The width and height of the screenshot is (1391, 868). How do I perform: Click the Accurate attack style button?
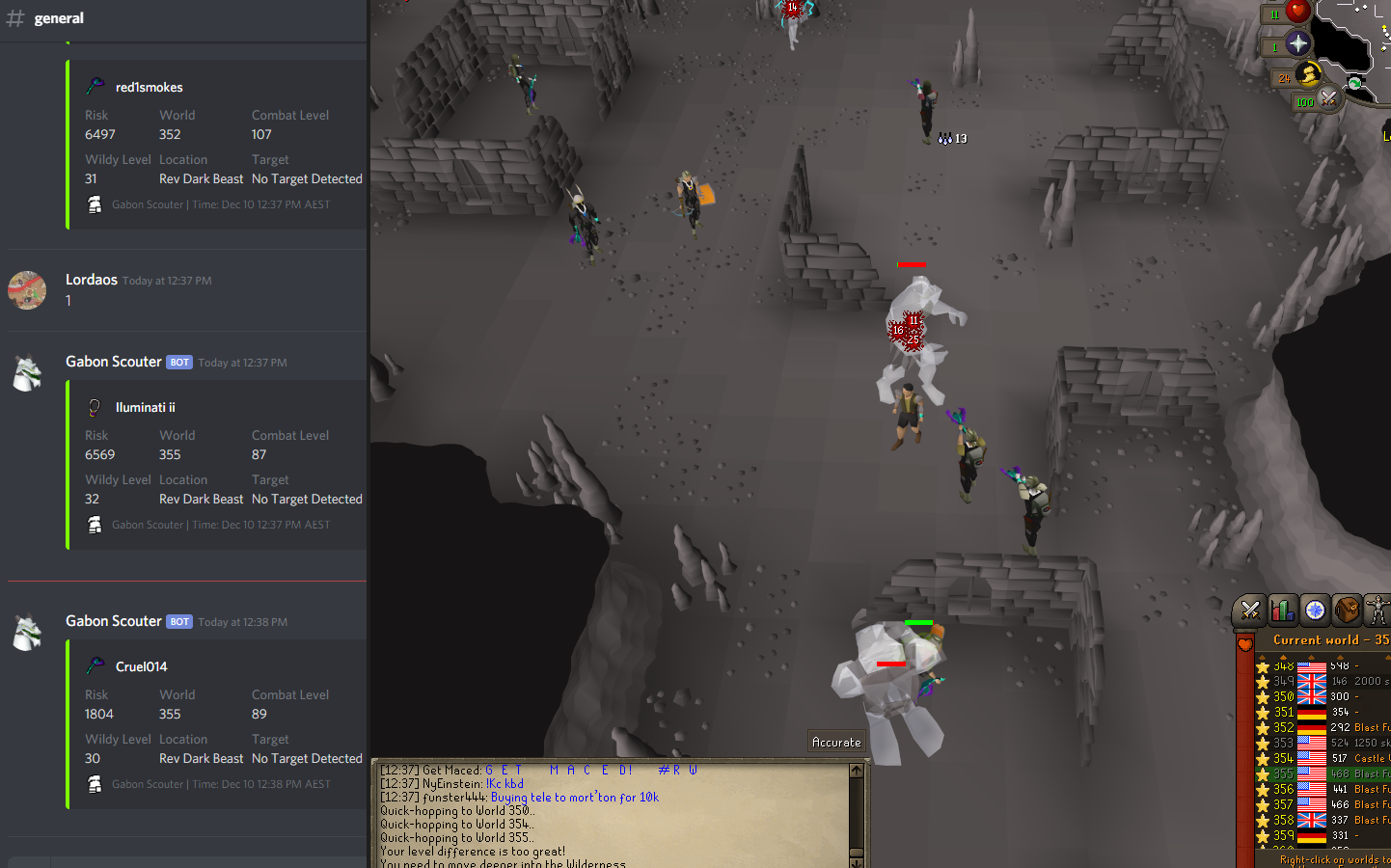(x=835, y=741)
